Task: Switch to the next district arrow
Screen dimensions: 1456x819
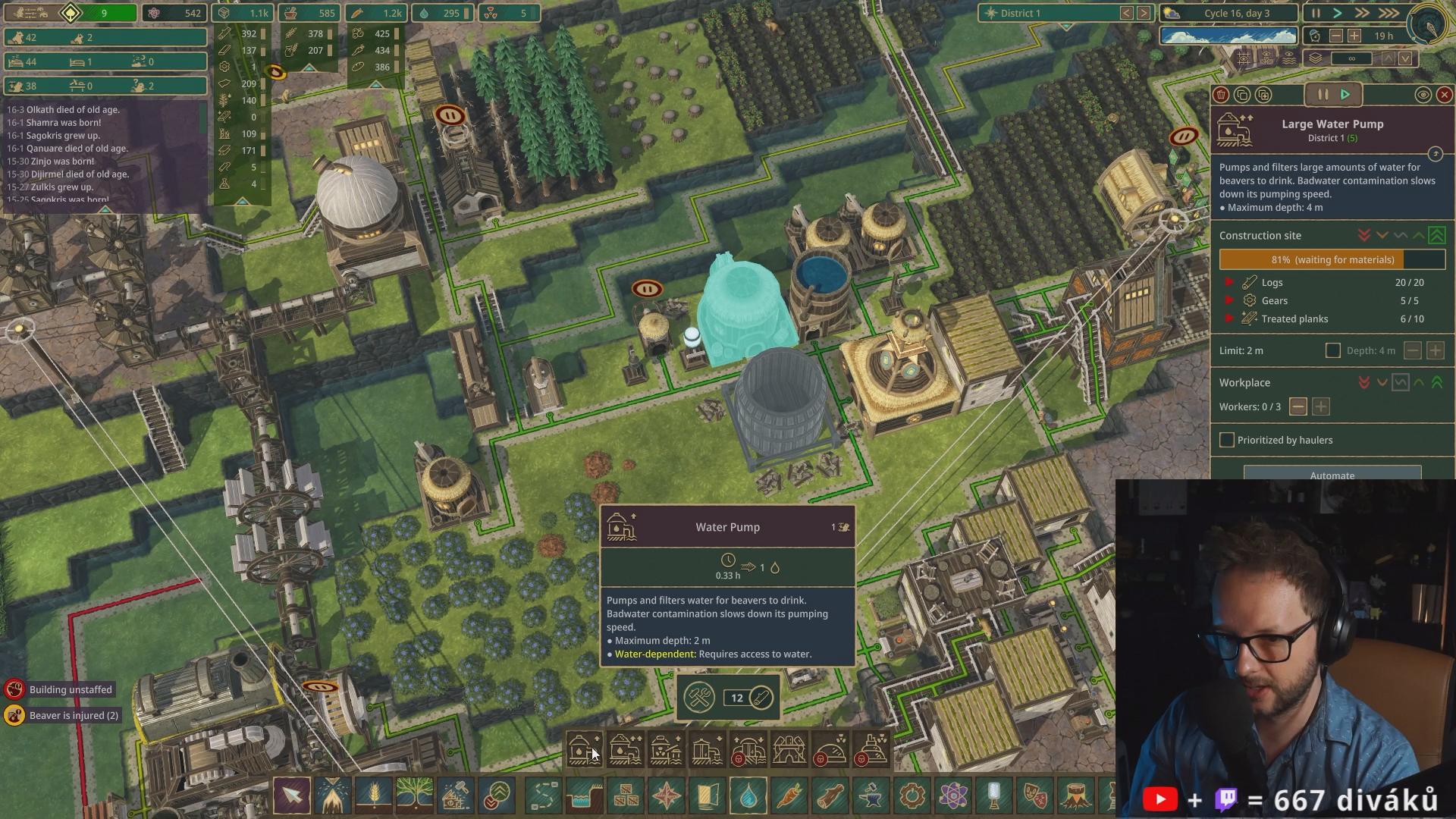Action: point(1144,13)
